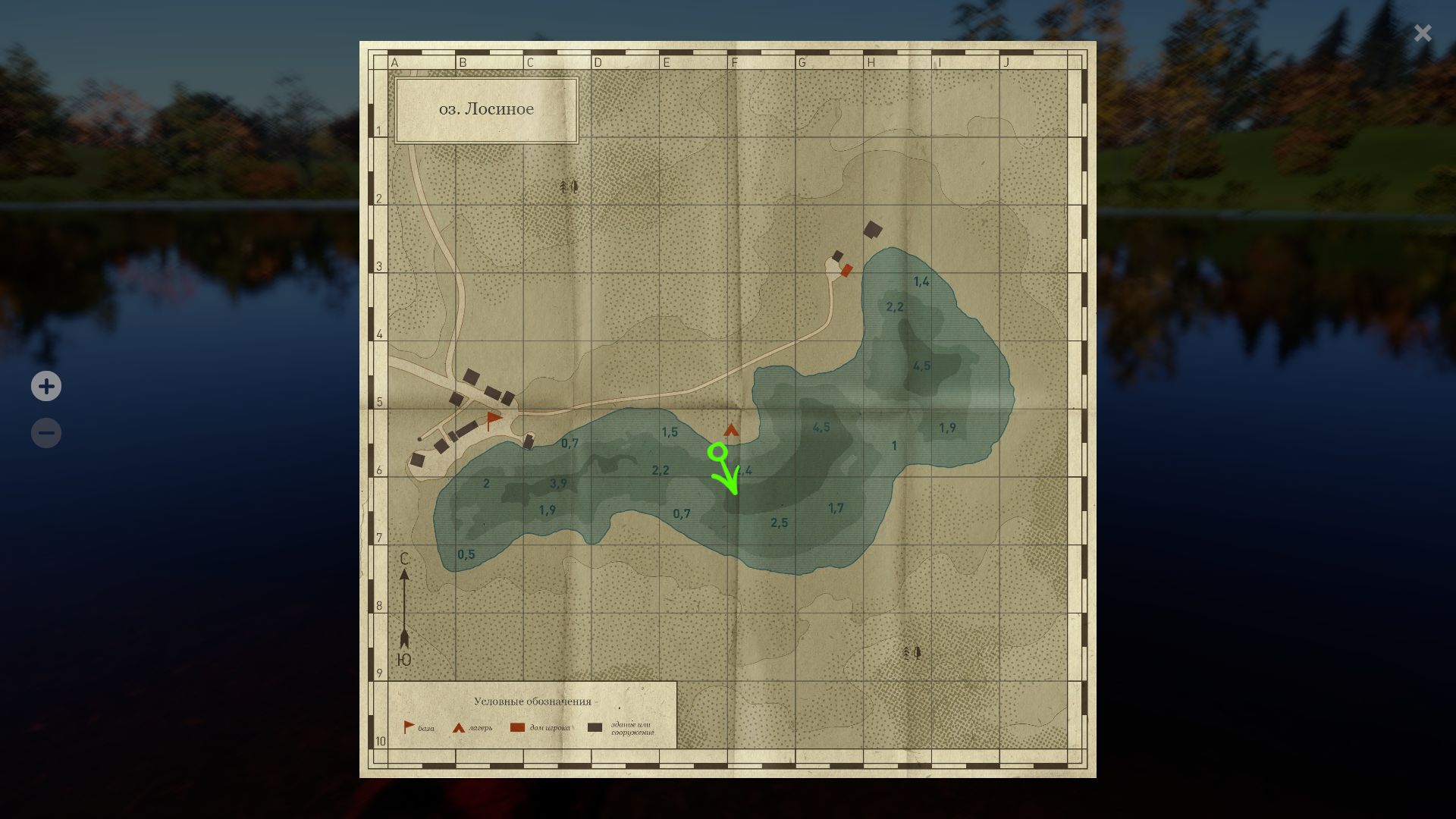This screenshot has width=1456, height=819.
Task: Click the лагерь tent symbol in the legend
Action: [459, 726]
